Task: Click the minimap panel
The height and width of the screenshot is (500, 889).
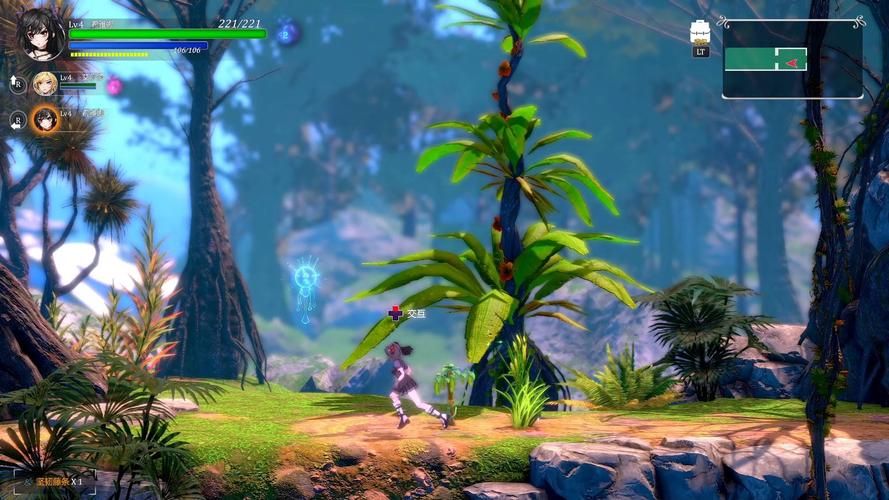Action: [x=792, y=59]
